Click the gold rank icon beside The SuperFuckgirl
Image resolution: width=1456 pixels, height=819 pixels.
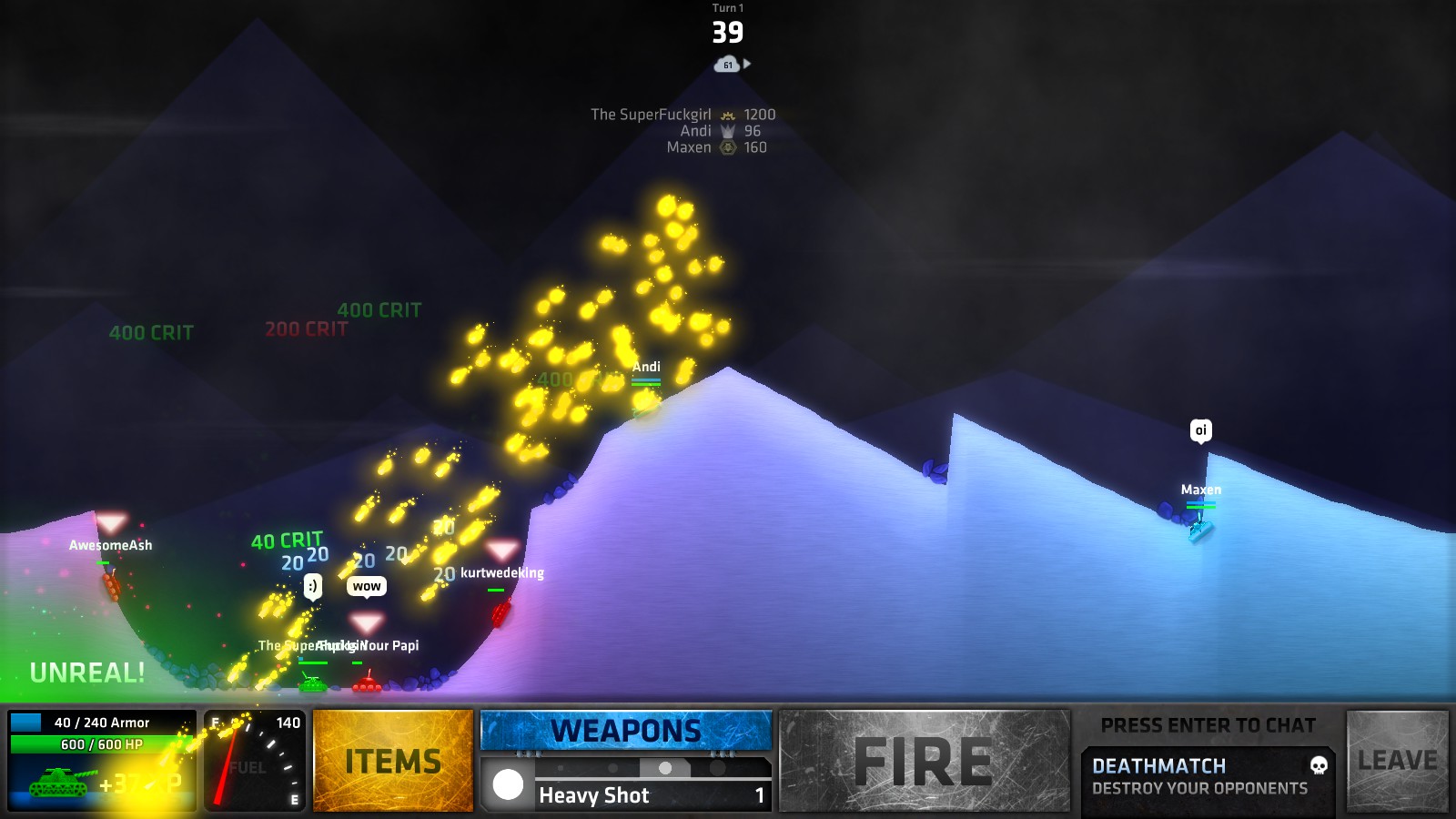(x=726, y=115)
